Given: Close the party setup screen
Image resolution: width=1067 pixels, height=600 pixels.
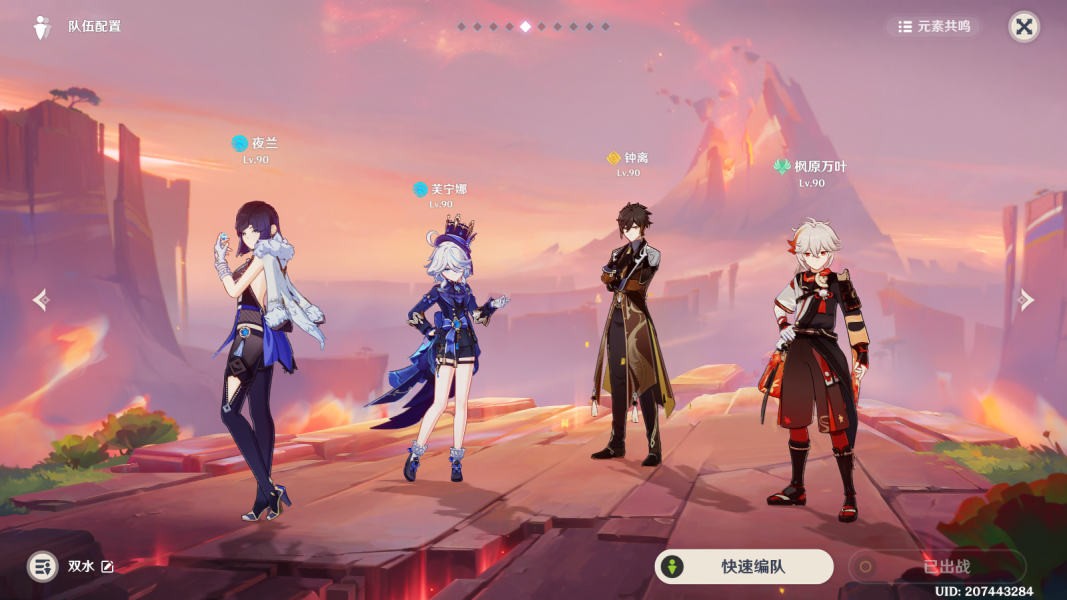Looking at the screenshot, I should point(1023,27).
